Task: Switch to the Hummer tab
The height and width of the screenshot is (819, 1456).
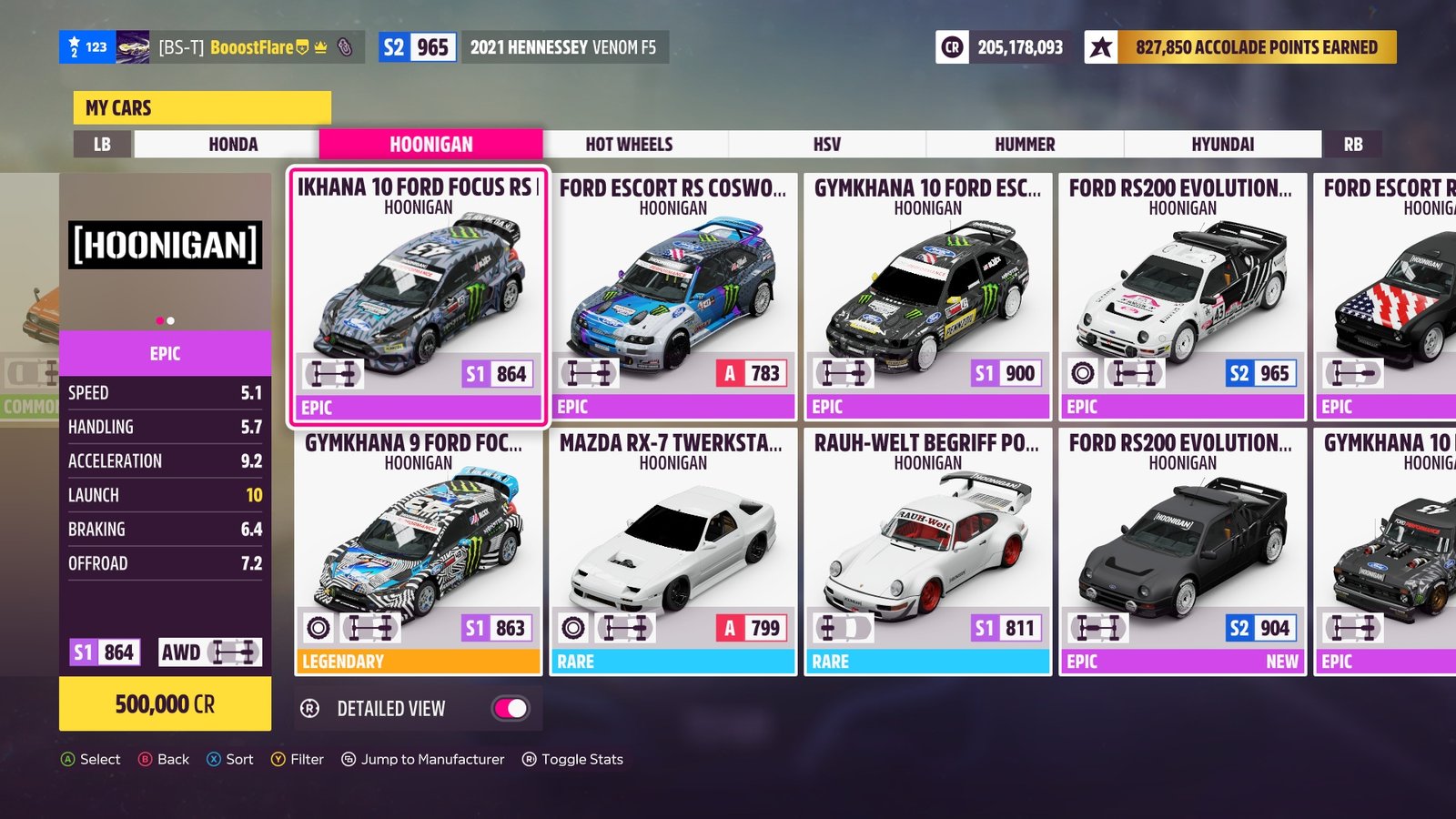Action: click(x=1025, y=144)
